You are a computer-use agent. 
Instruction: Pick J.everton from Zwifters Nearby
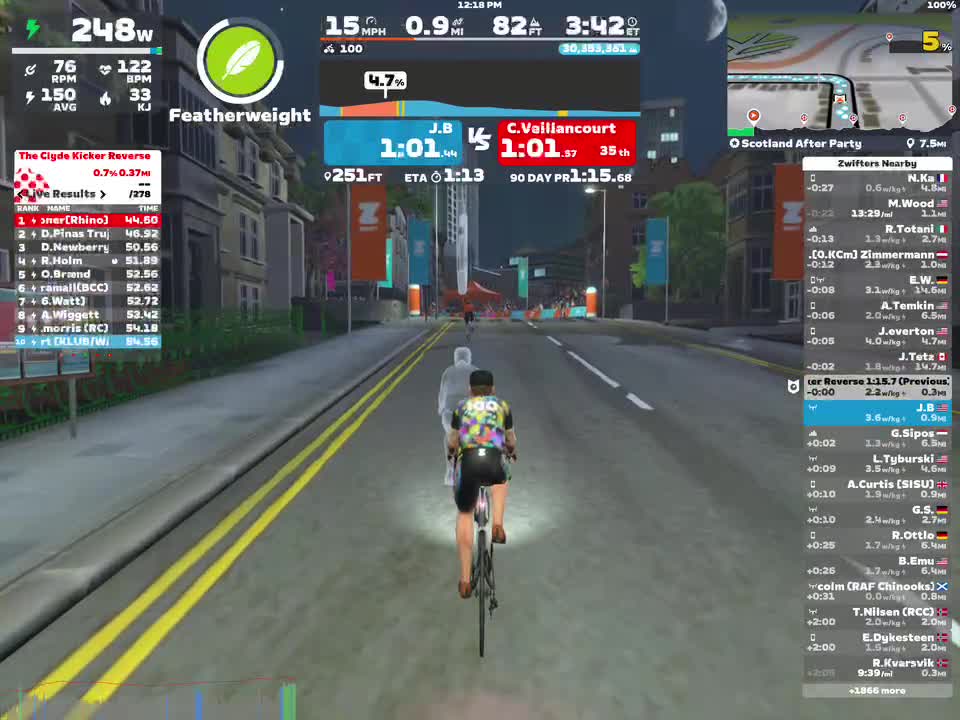coord(877,336)
